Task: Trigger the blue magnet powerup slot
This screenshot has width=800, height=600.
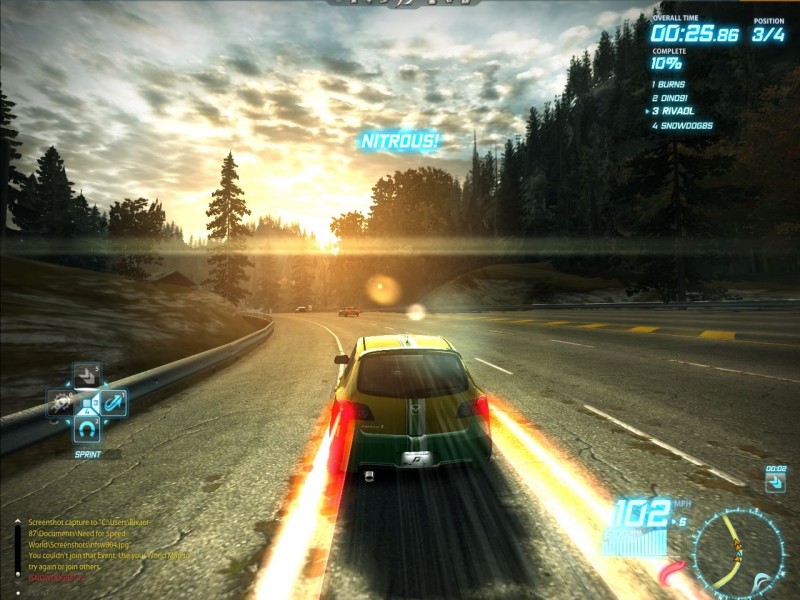Action: [x=87, y=429]
